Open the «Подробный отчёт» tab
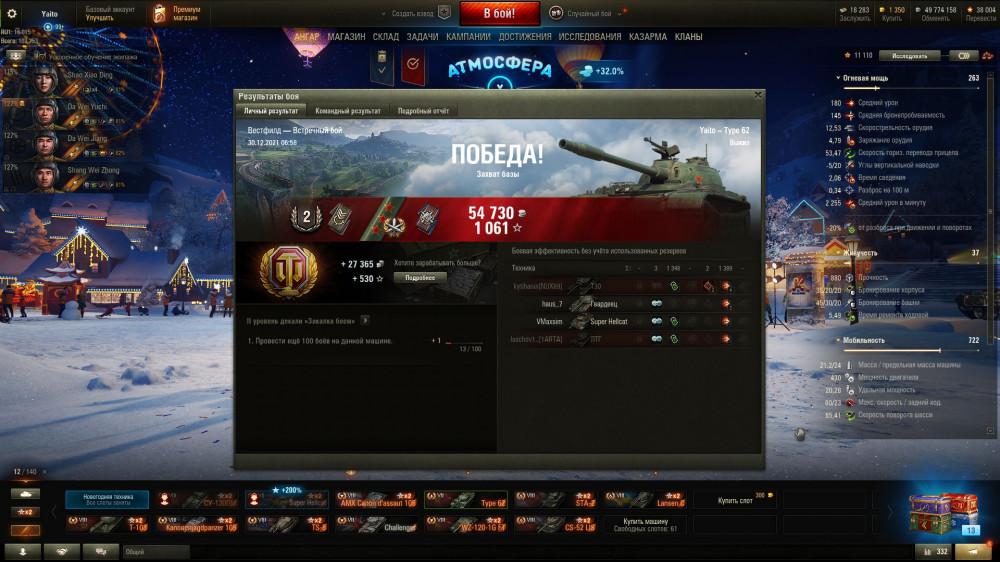Screen dimensions: 1000x562 [423, 111]
